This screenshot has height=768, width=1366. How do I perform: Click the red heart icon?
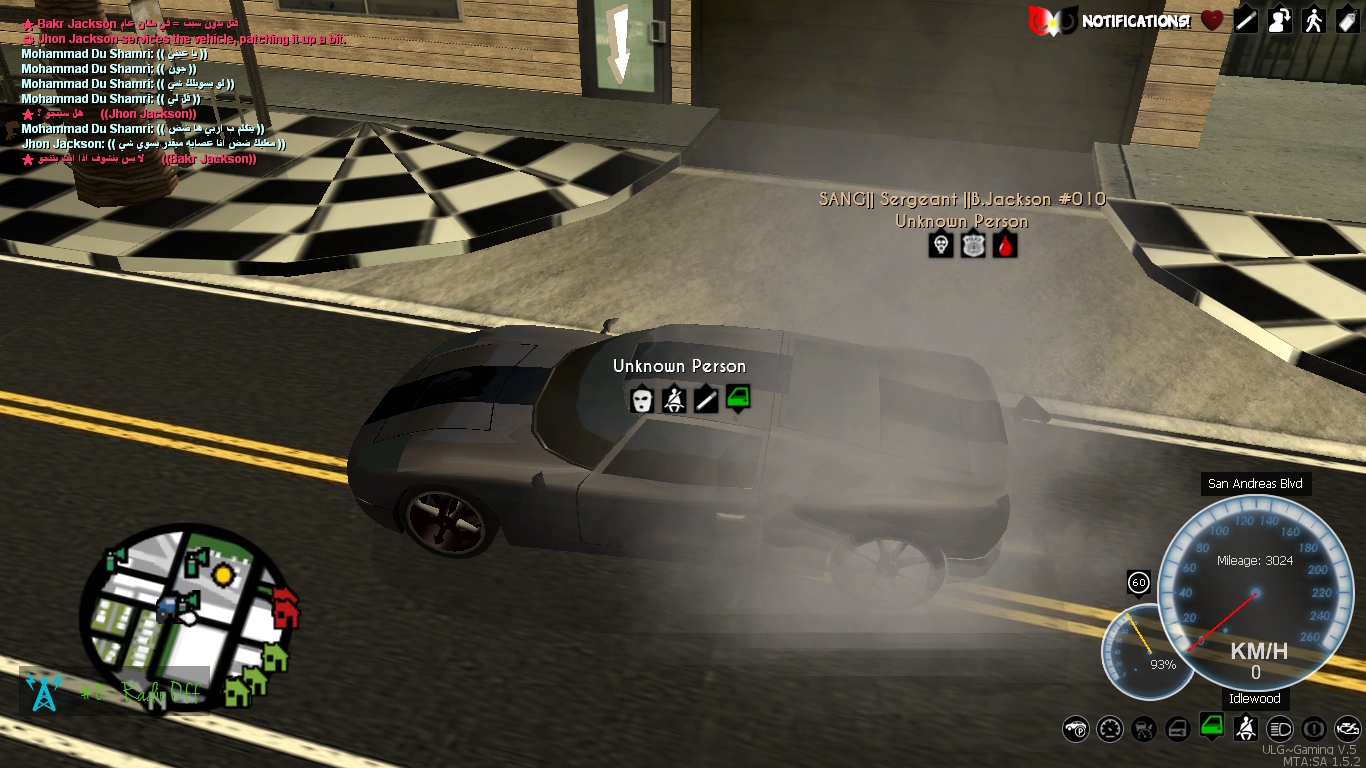1212,20
